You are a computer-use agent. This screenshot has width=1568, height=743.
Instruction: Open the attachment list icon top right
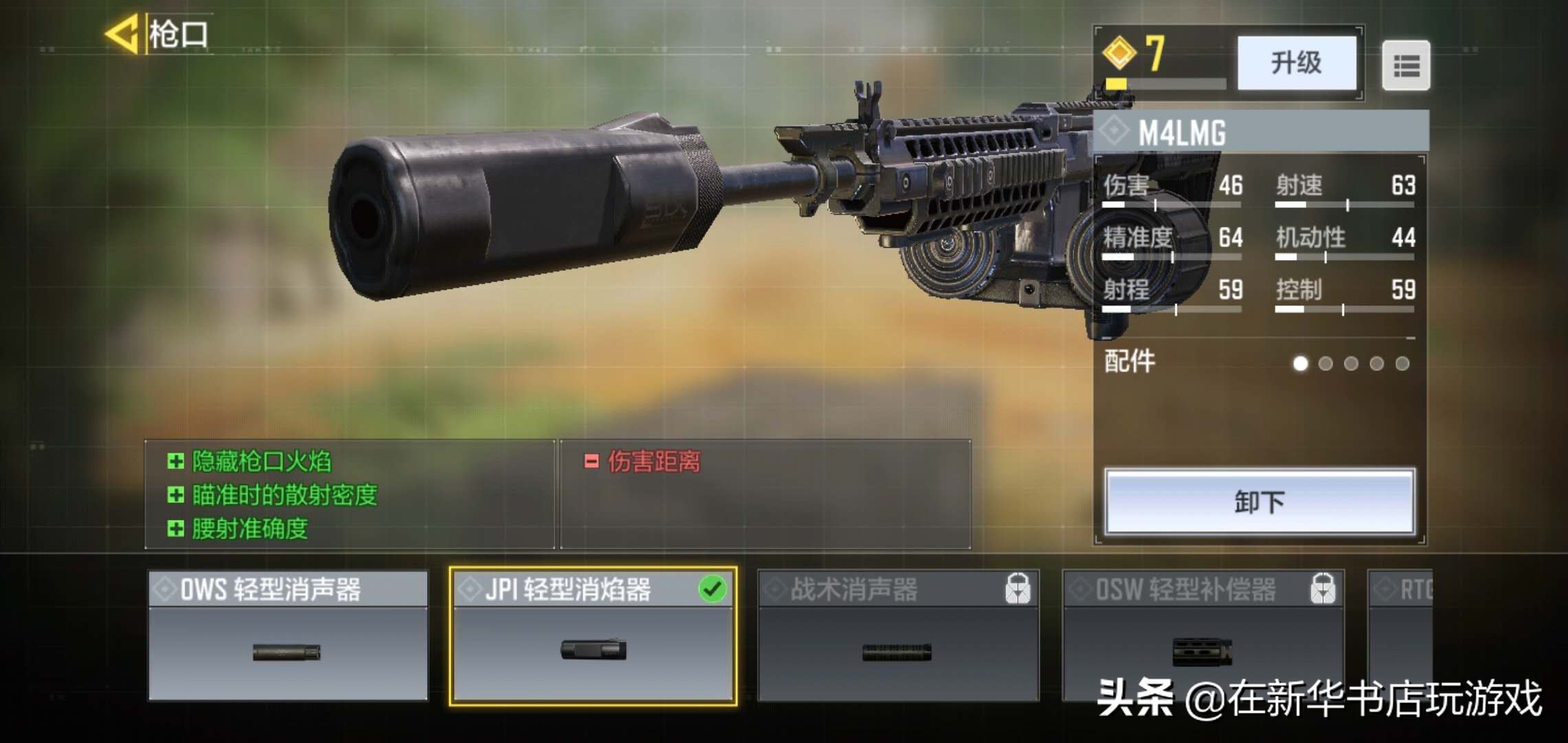click(x=1408, y=64)
